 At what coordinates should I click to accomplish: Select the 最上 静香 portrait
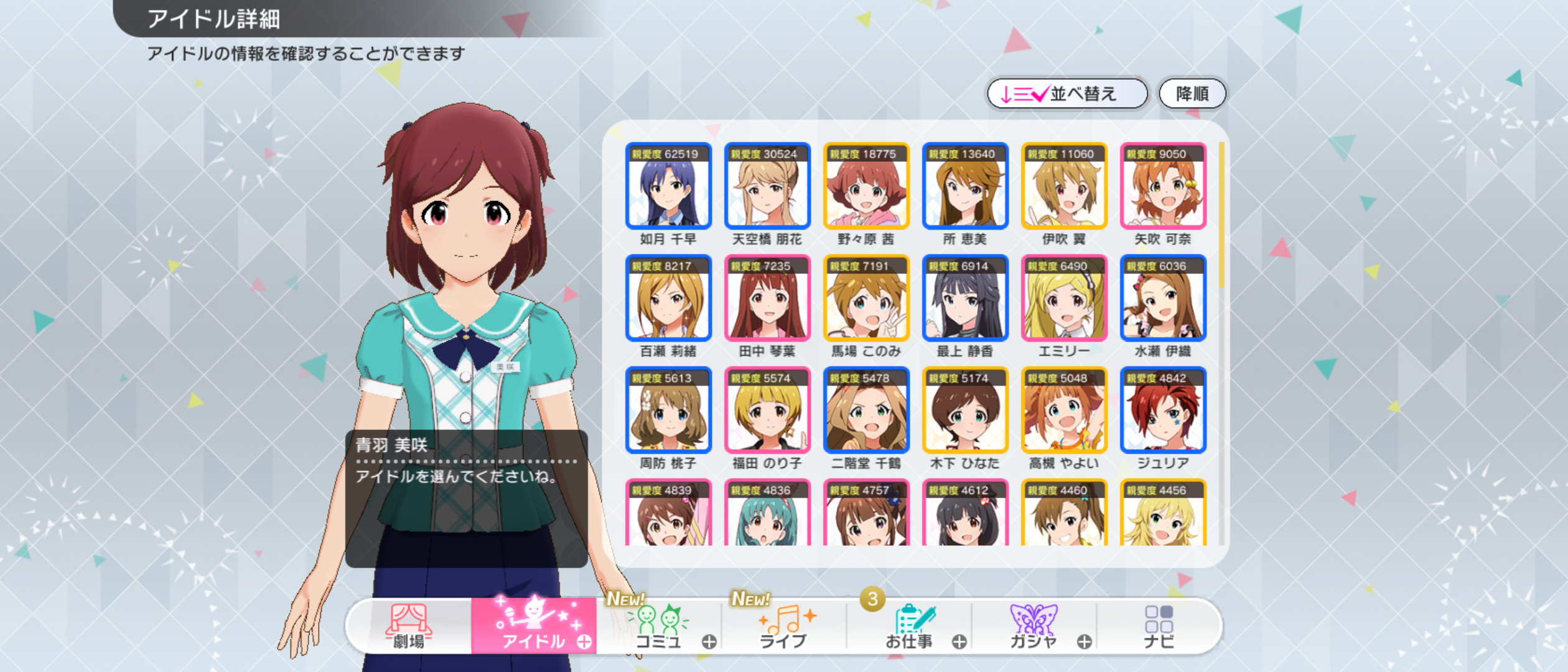[965, 298]
